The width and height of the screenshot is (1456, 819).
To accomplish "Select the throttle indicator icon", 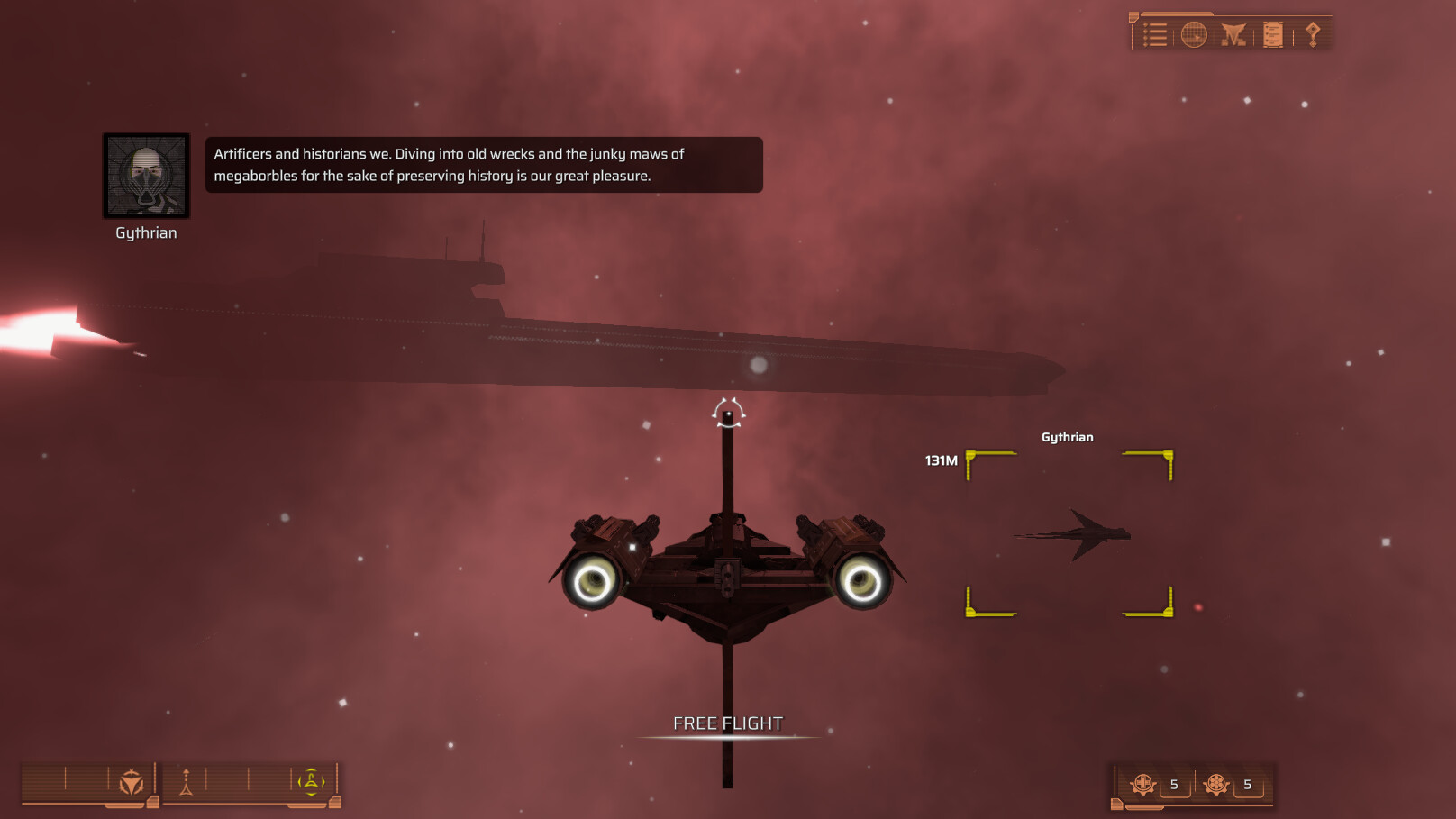I will [x=187, y=782].
